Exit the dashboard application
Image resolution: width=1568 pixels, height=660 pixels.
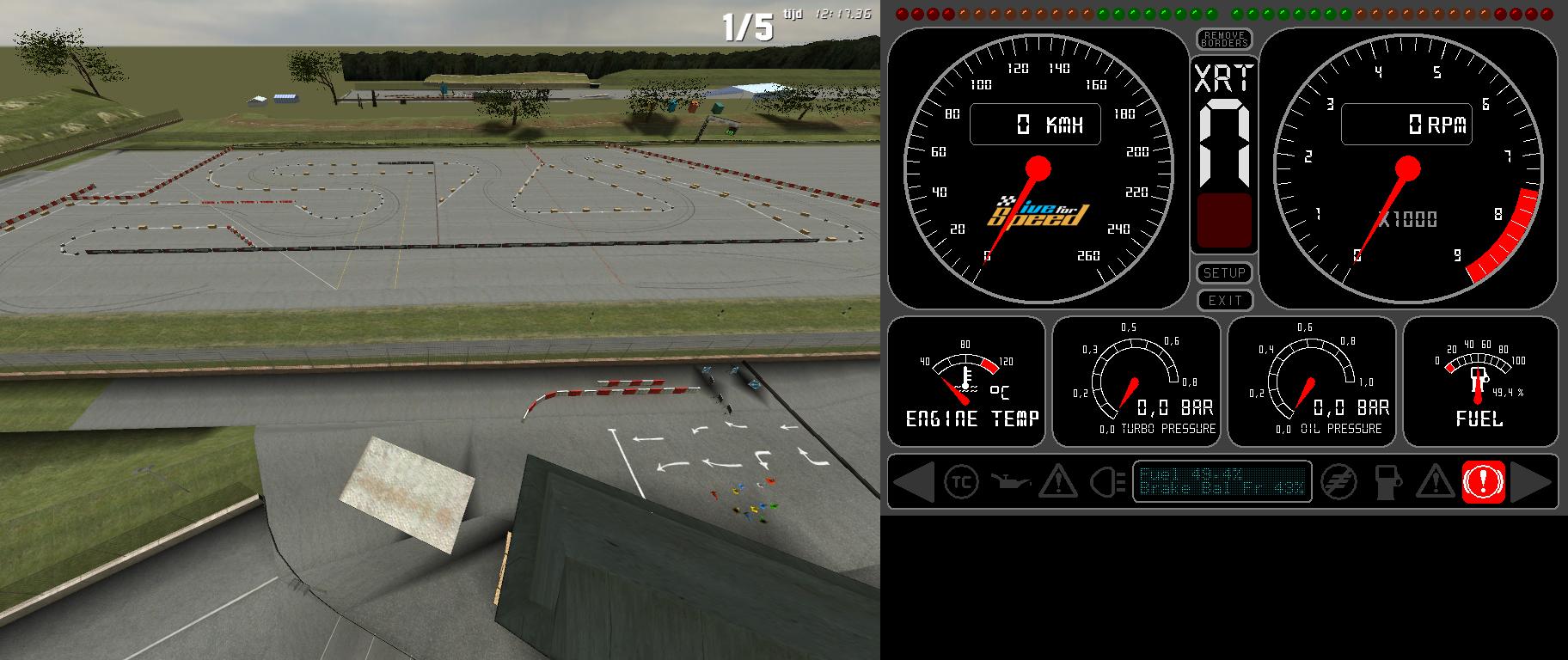coord(1224,300)
